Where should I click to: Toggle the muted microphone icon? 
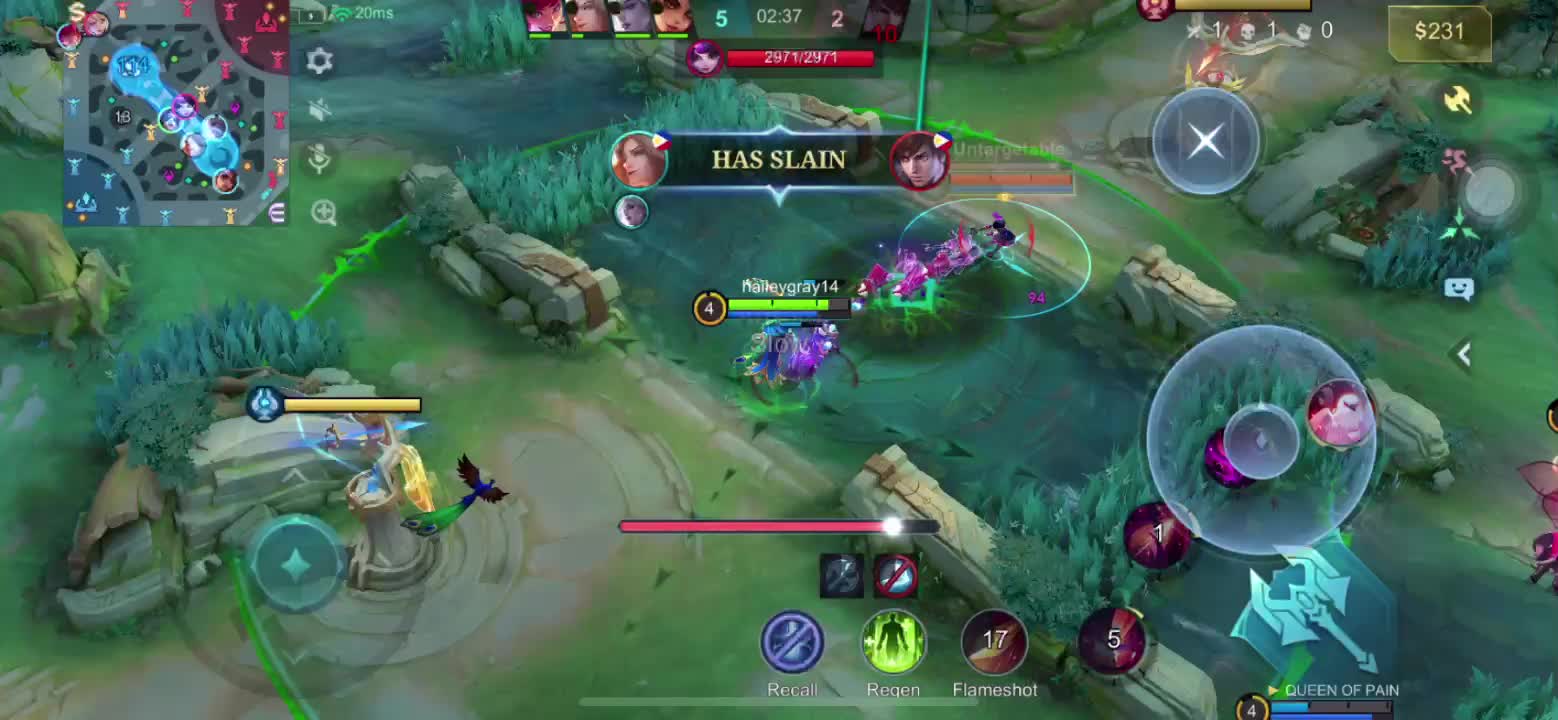pos(319,159)
